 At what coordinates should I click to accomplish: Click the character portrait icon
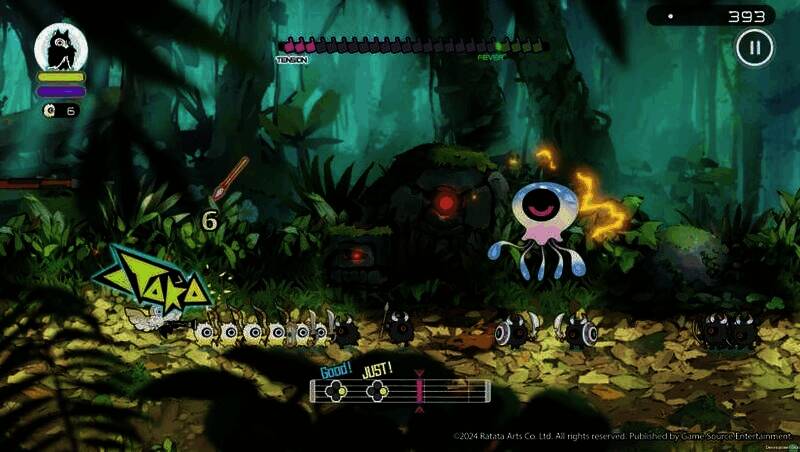pos(61,48)
